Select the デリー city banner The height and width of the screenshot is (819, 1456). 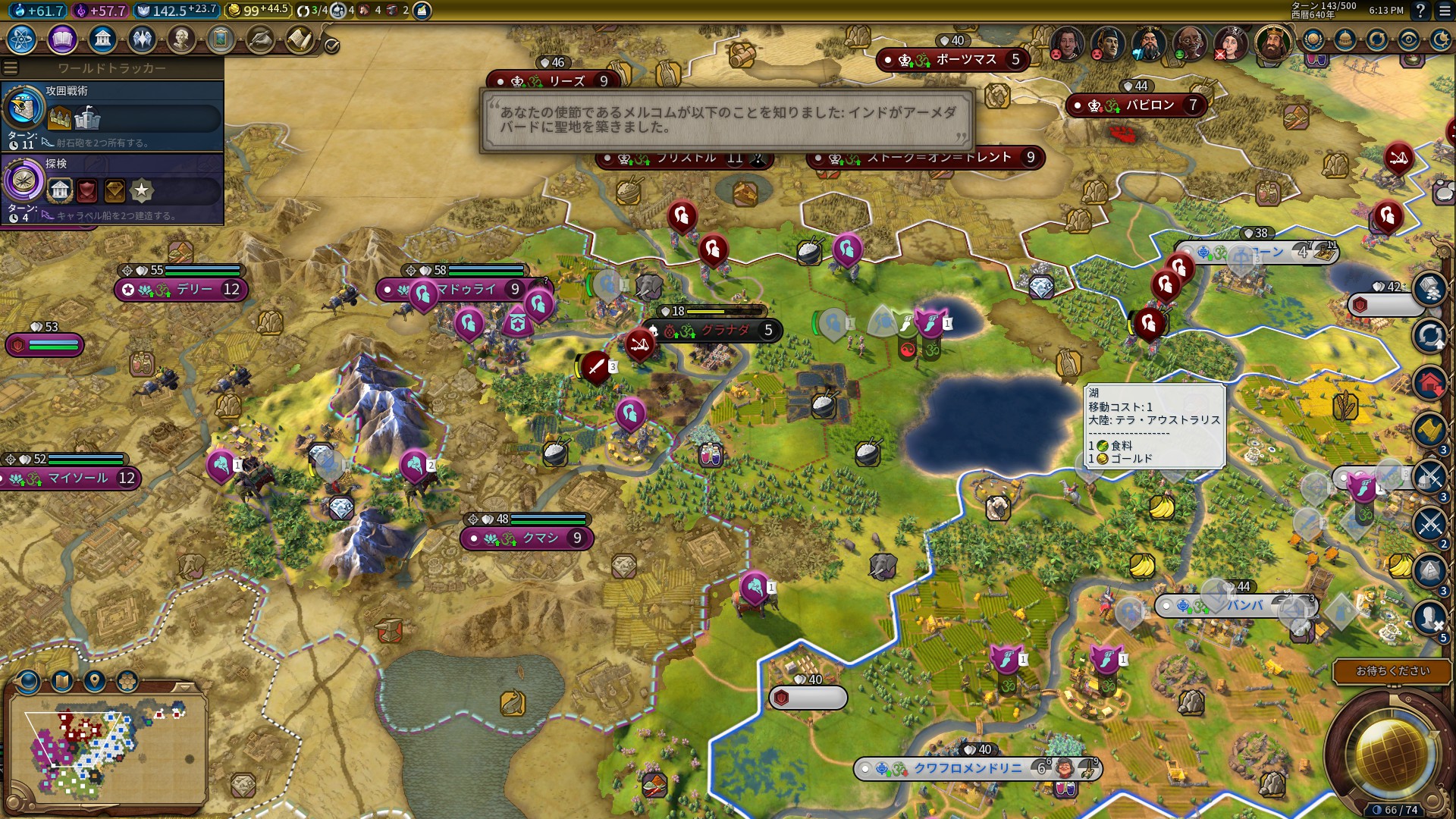pyautogui.click(x=182, y=290)
